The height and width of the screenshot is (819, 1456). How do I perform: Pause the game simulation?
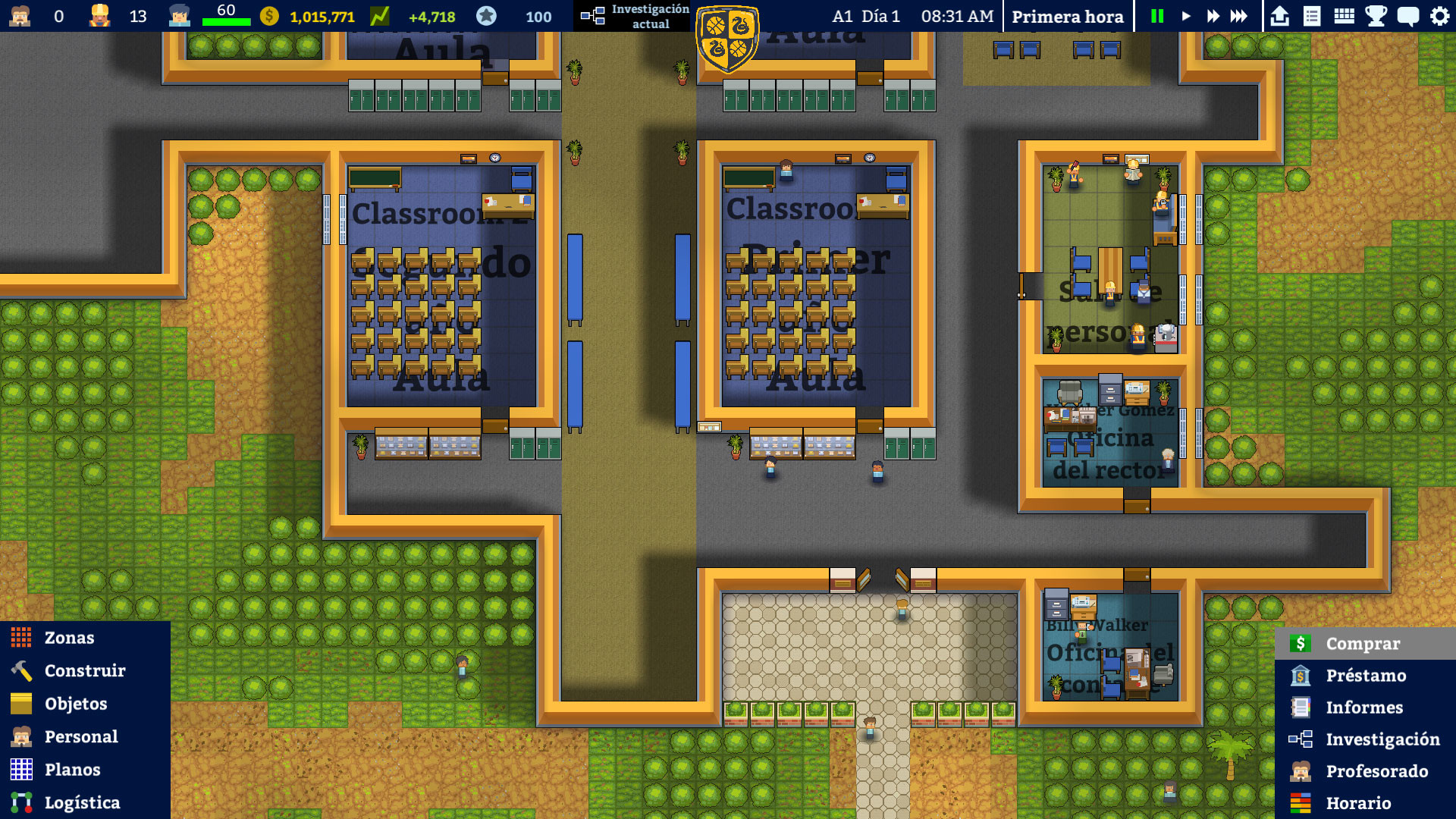click(x=1156, y=14)
